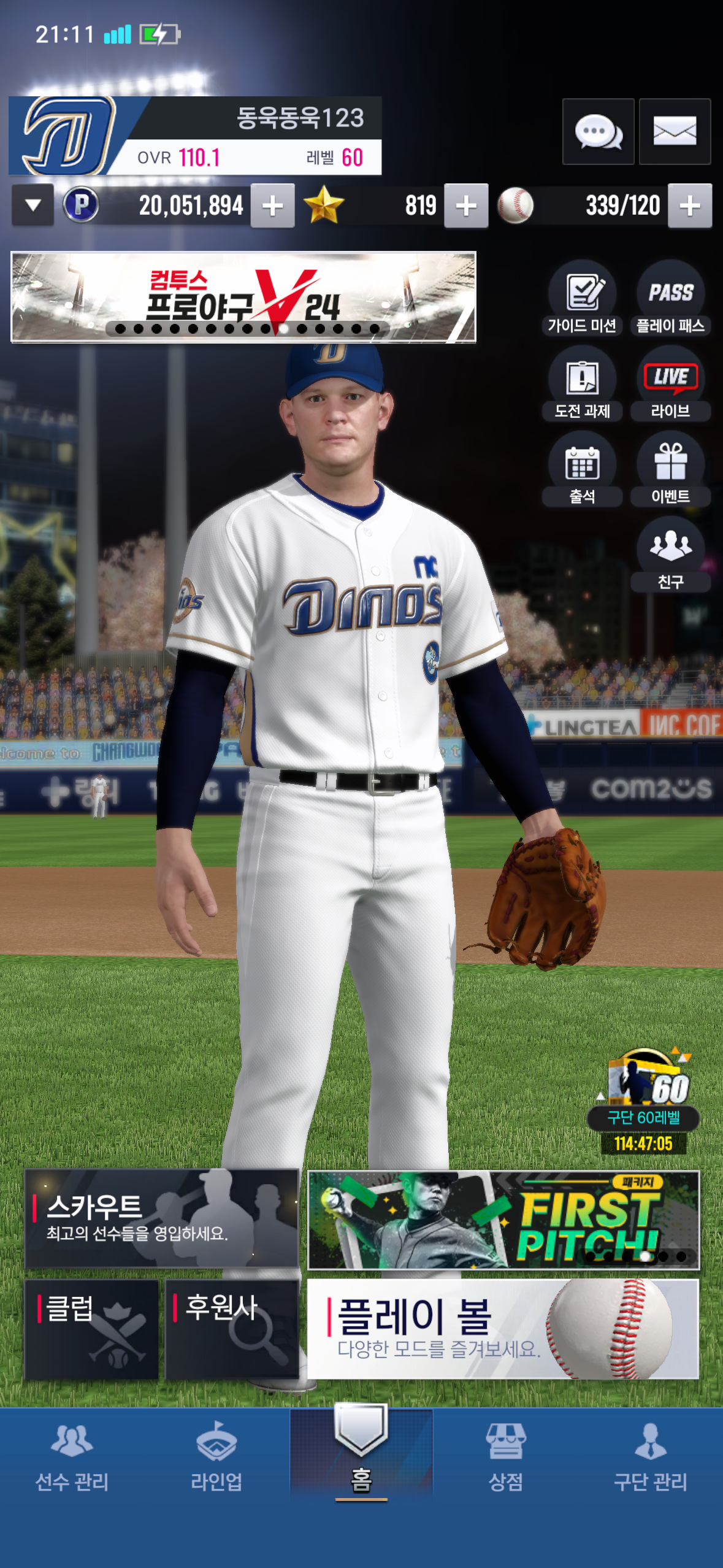Enter the 스카우트 scout menu

161,1218
